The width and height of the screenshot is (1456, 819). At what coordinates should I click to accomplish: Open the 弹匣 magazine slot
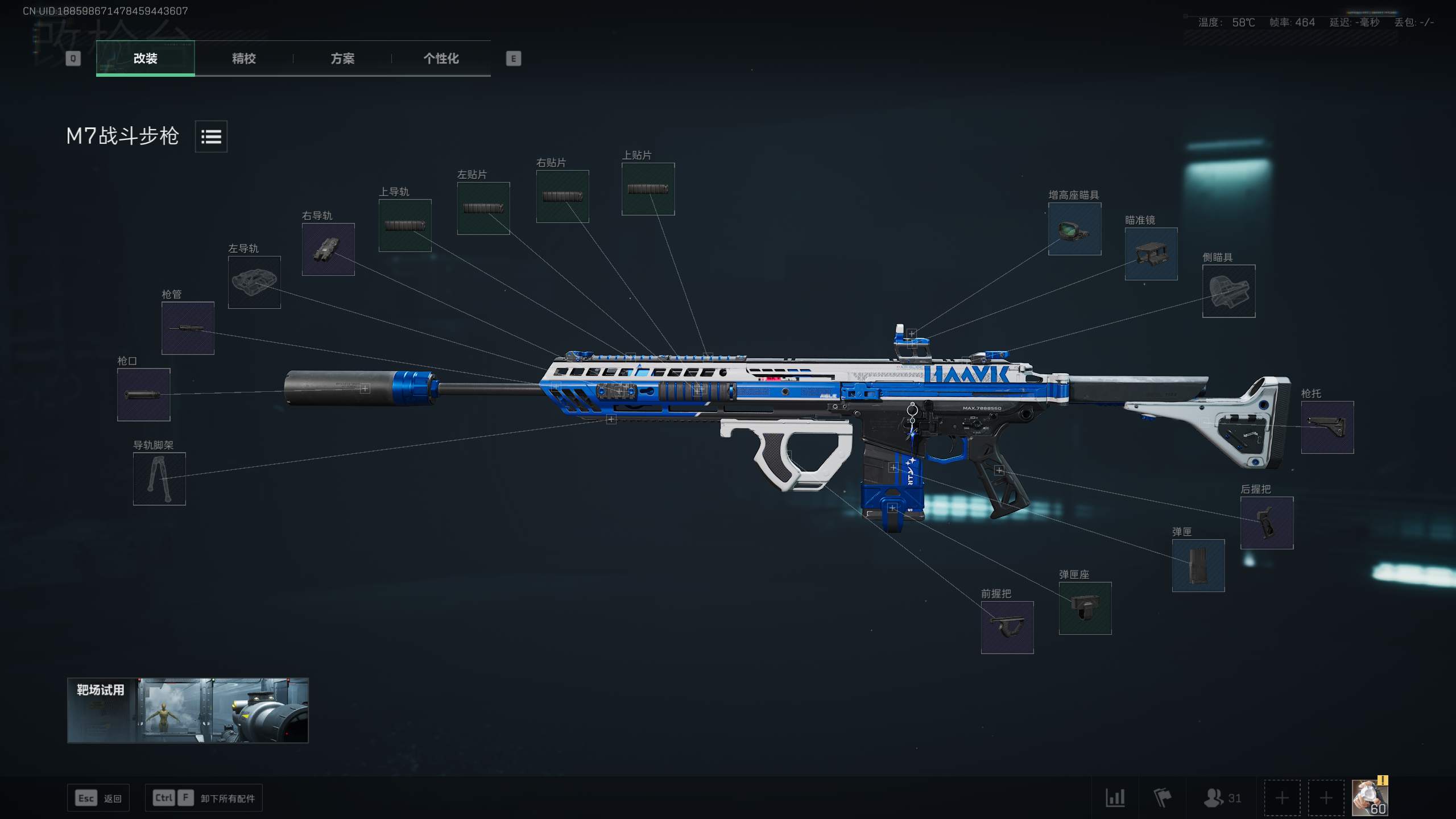[x=1198, y=565]
